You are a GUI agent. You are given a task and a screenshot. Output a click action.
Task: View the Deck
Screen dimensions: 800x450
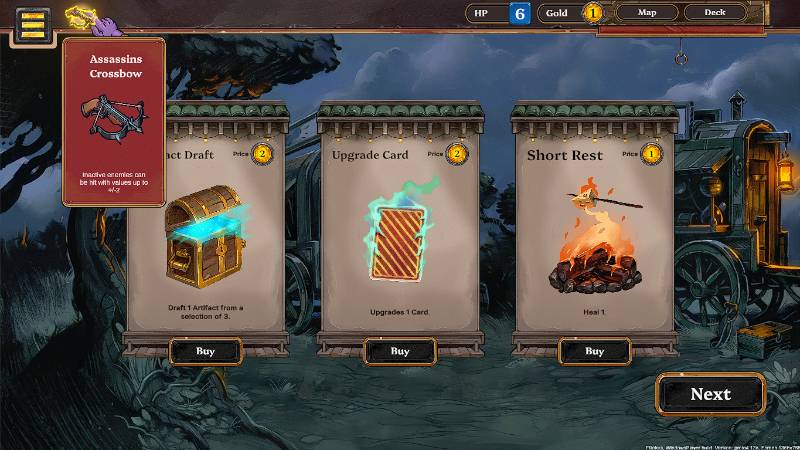[715, 13]
